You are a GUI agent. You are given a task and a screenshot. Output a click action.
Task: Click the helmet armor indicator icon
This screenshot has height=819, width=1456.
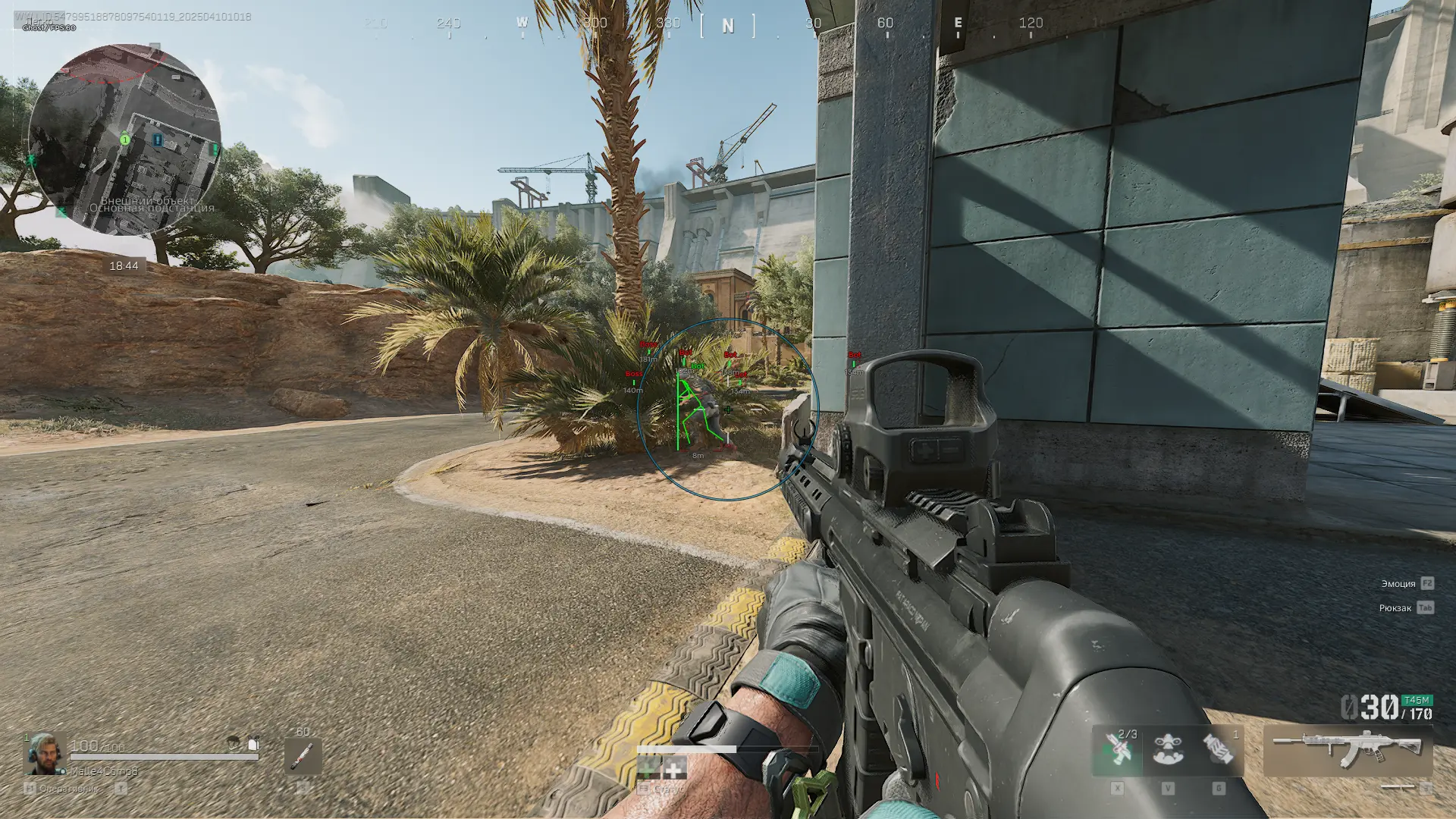pyautogui.click(x=234, y=742)
